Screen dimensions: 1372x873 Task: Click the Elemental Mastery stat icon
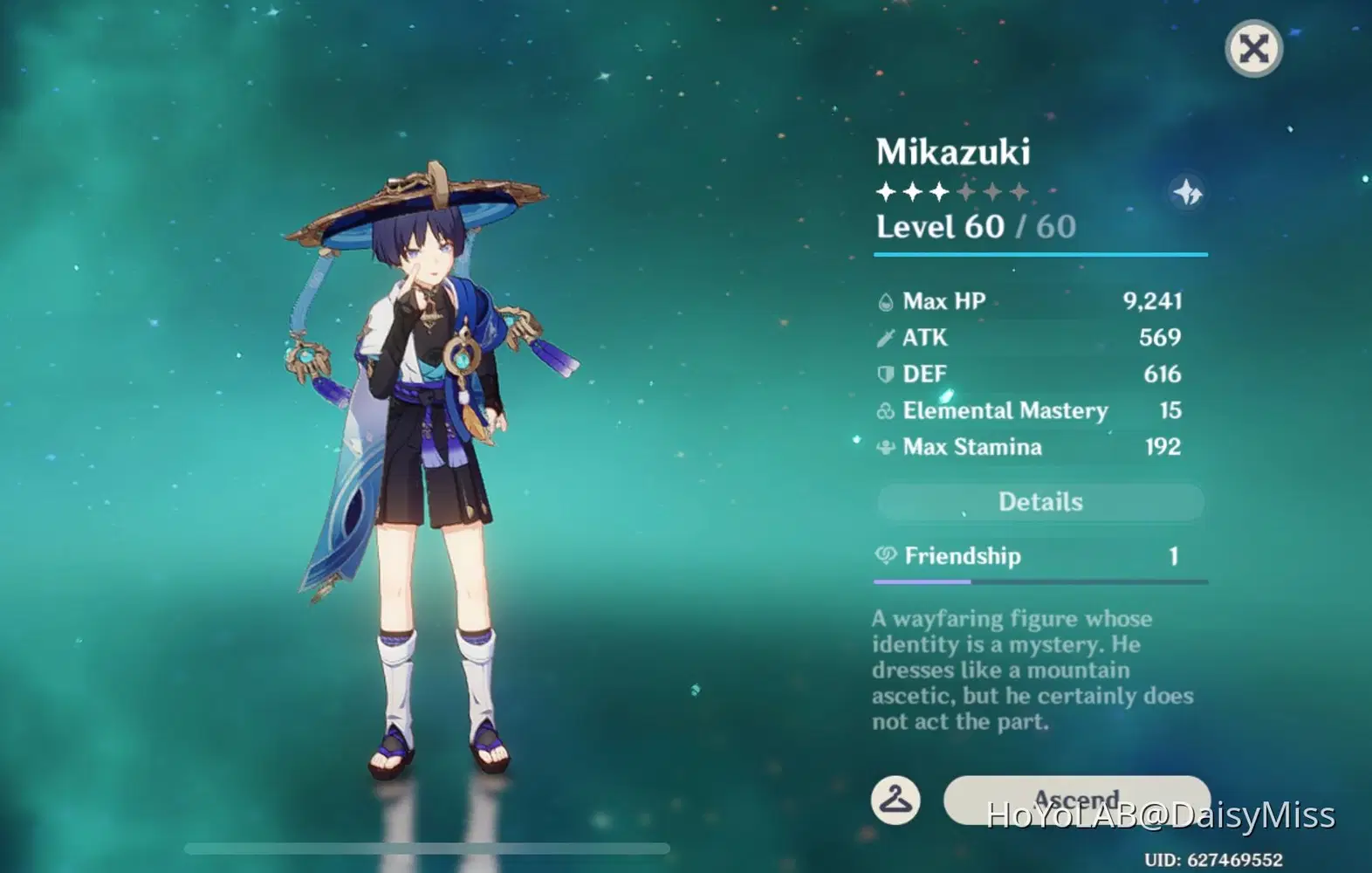coord(884,410)
